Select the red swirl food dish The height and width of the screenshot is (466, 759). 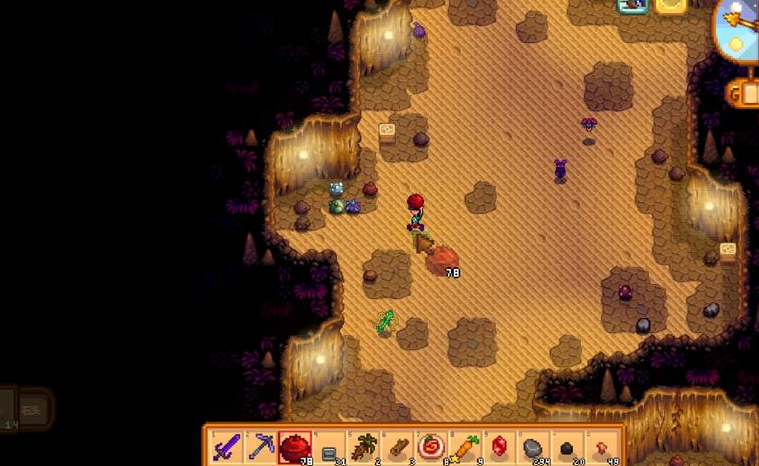click(x=431, y=447)
